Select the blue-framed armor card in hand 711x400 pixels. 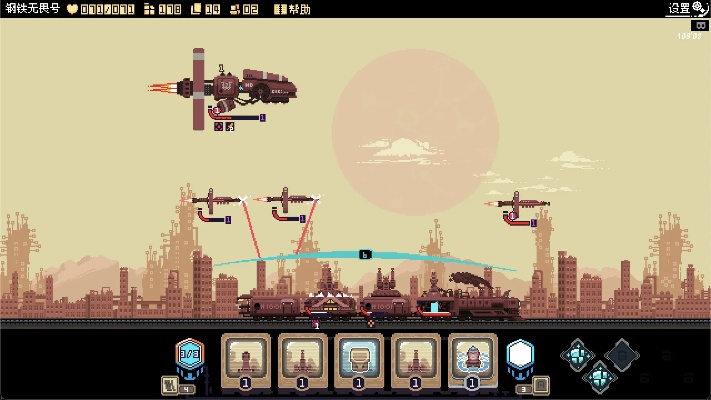pyautogui.click(x=358, y=360)
